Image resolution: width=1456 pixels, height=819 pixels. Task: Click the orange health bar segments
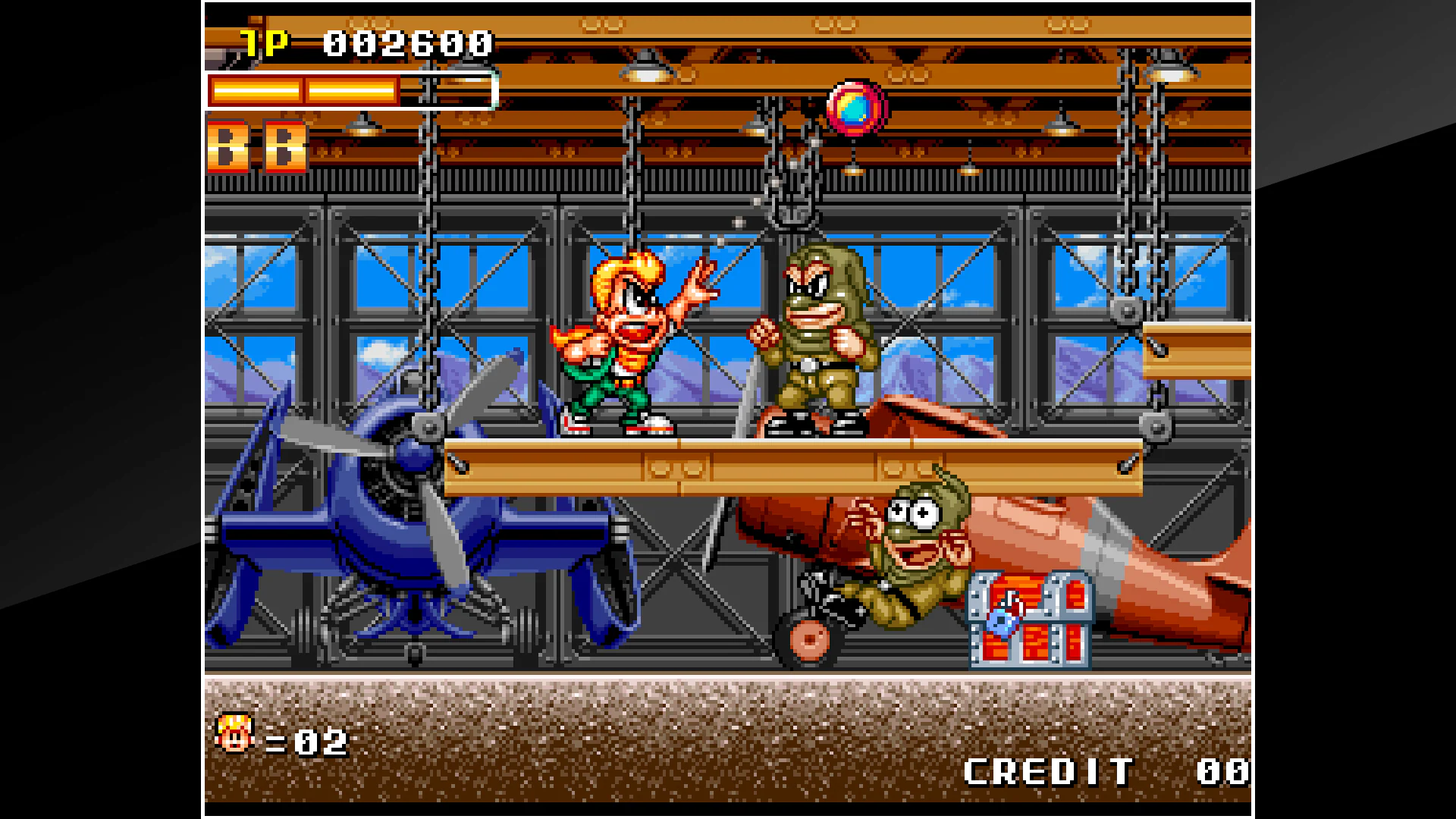click(303, 91)
